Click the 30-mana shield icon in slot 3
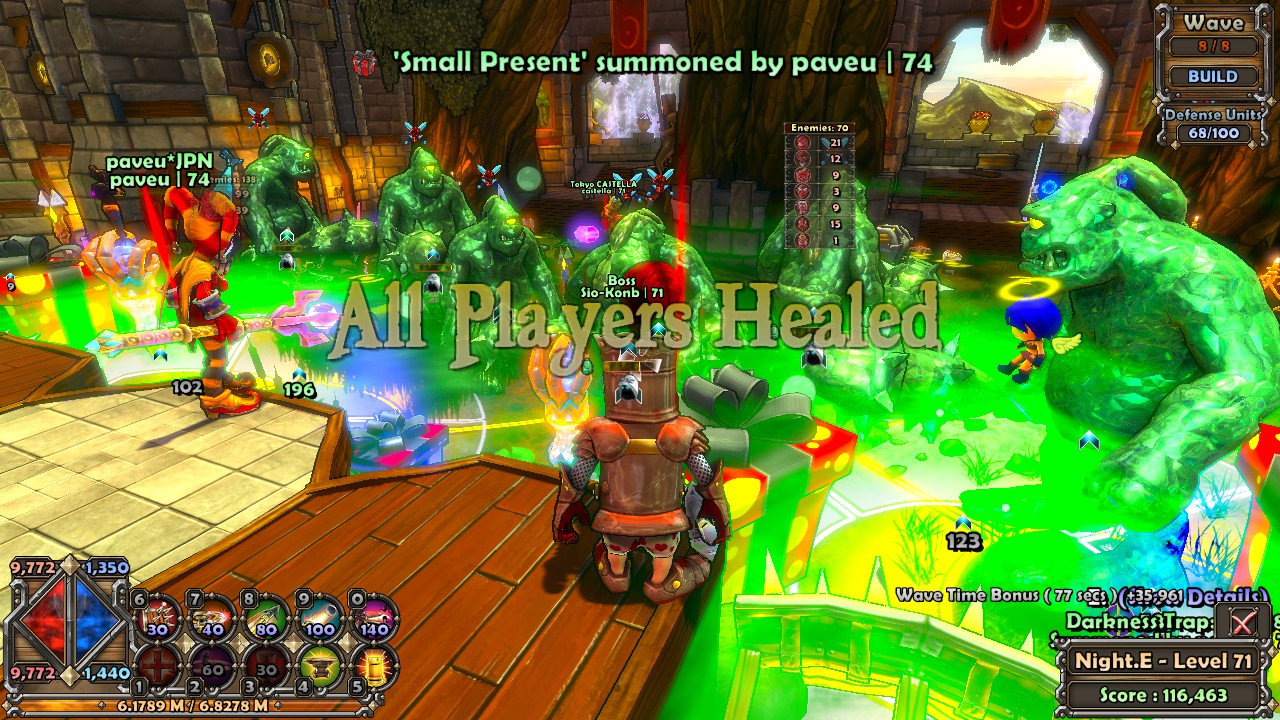 (265, 667)
